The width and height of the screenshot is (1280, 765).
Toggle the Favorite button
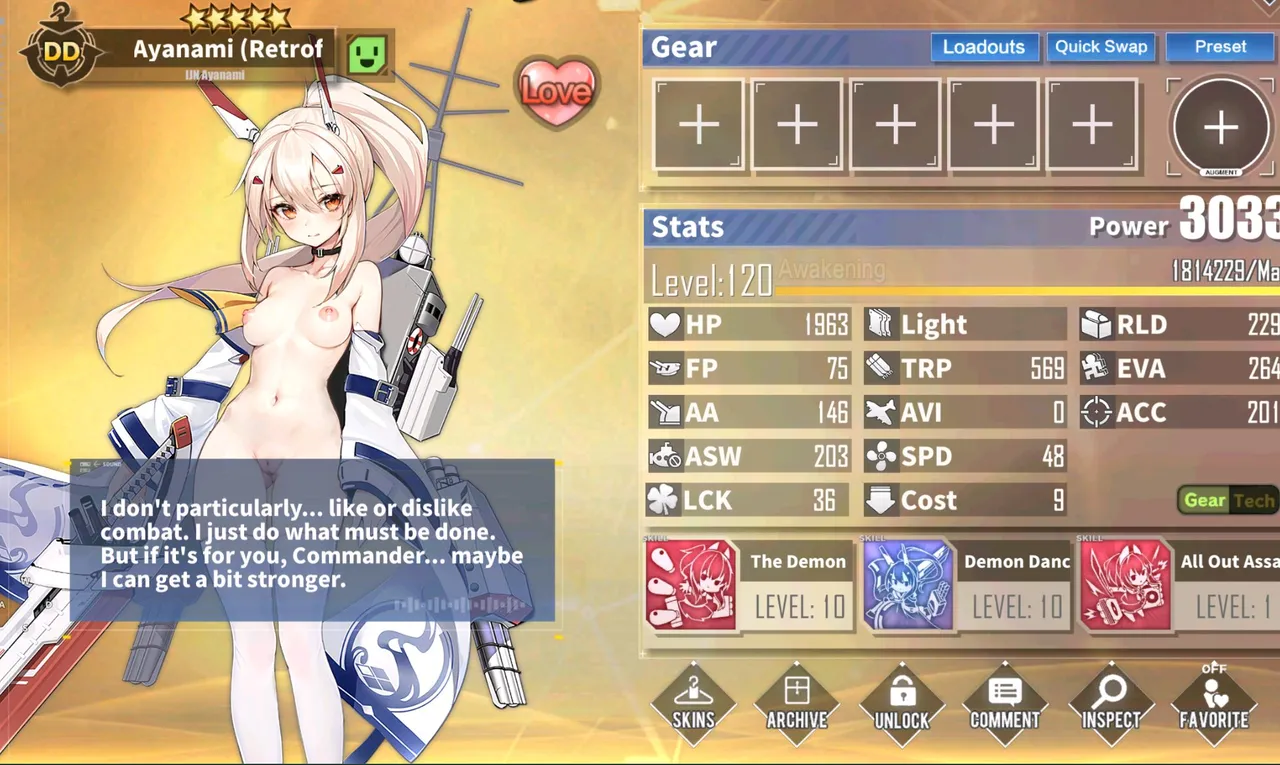1214,703
